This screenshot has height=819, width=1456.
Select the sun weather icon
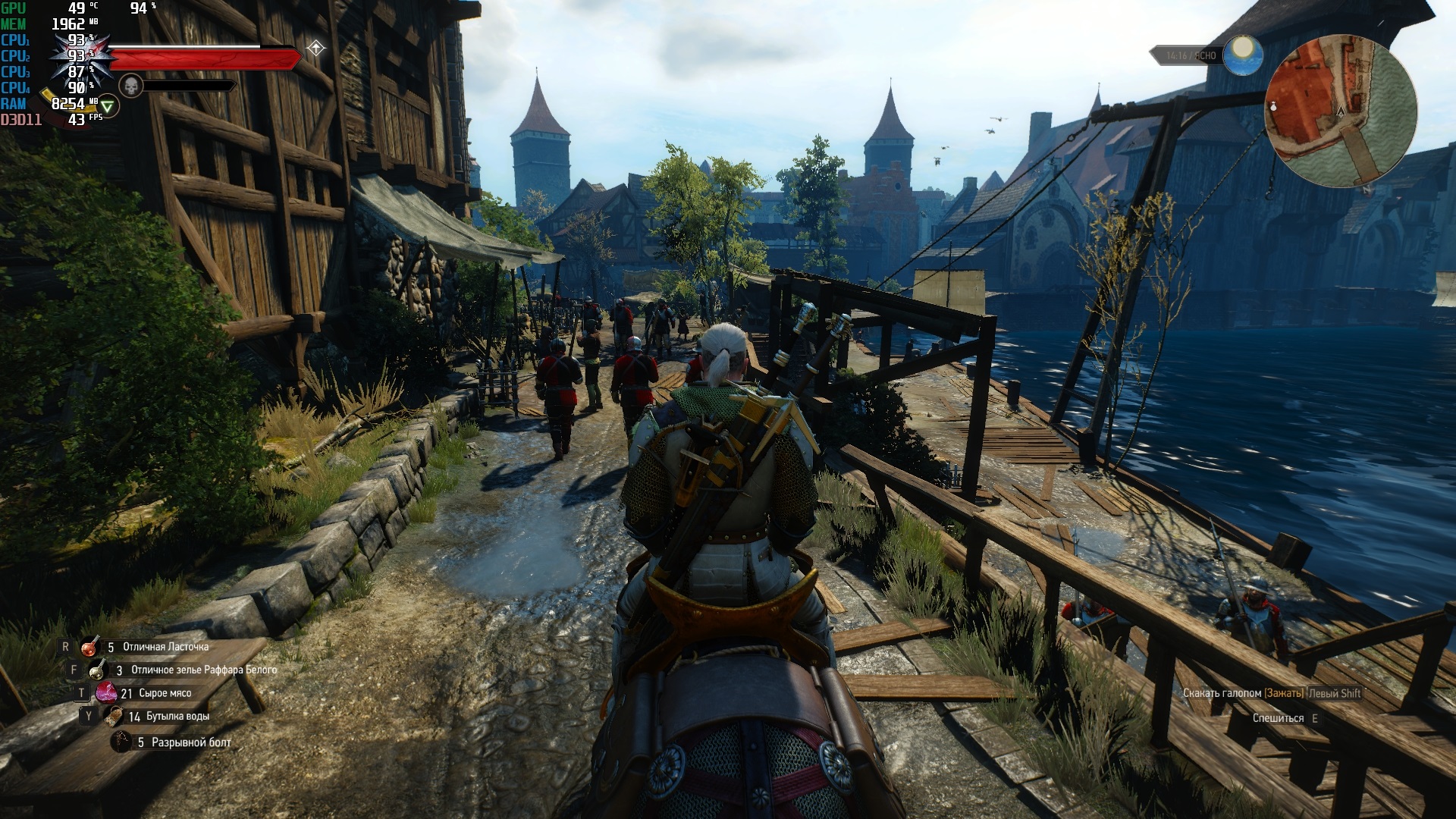coord(1242,55)
